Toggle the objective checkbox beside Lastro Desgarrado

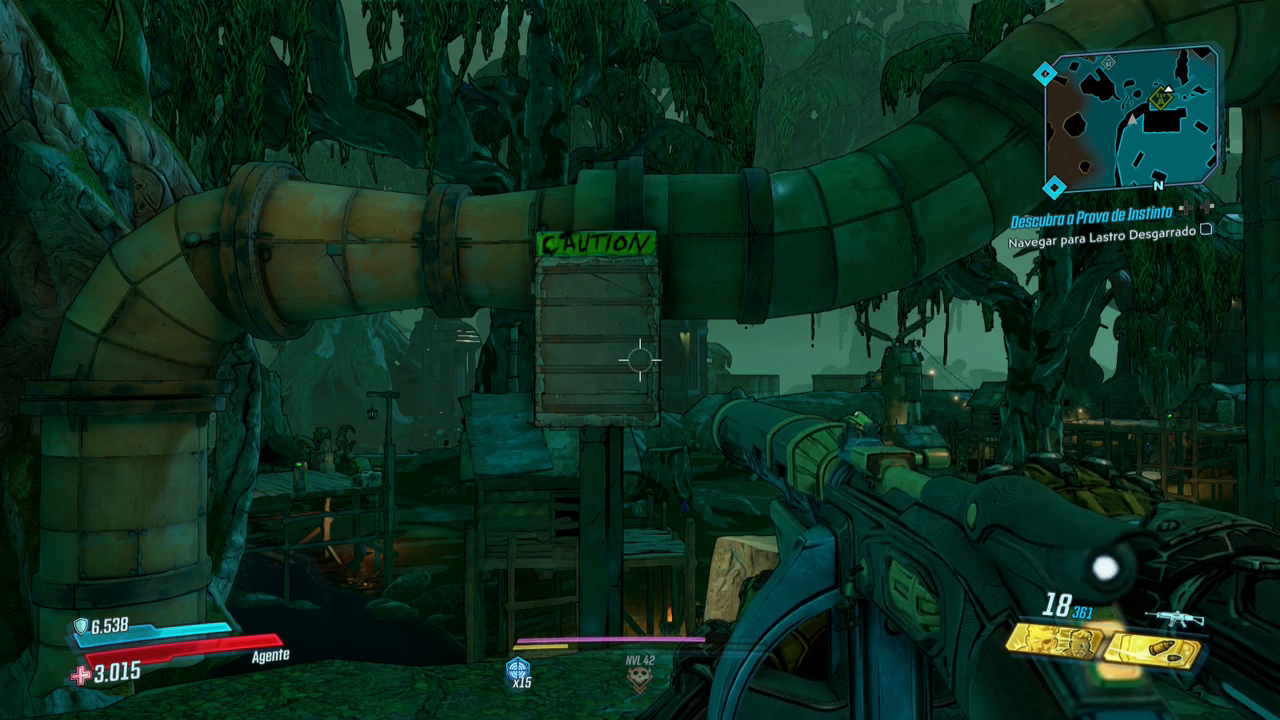[1206, 229]
